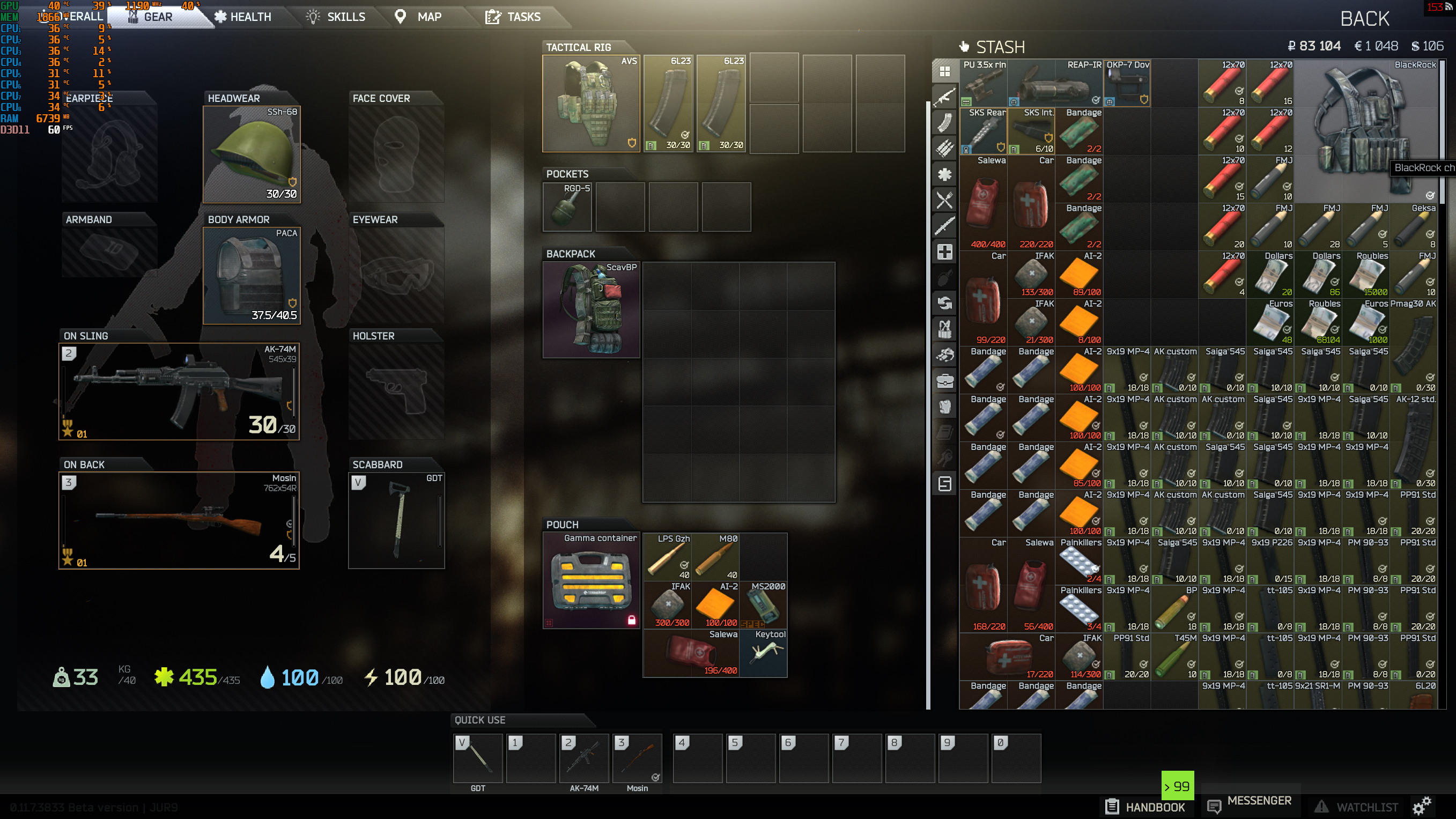
Task: Switch to the HEALTH tab
Action: pyautogui.click(x=243, y=17)
